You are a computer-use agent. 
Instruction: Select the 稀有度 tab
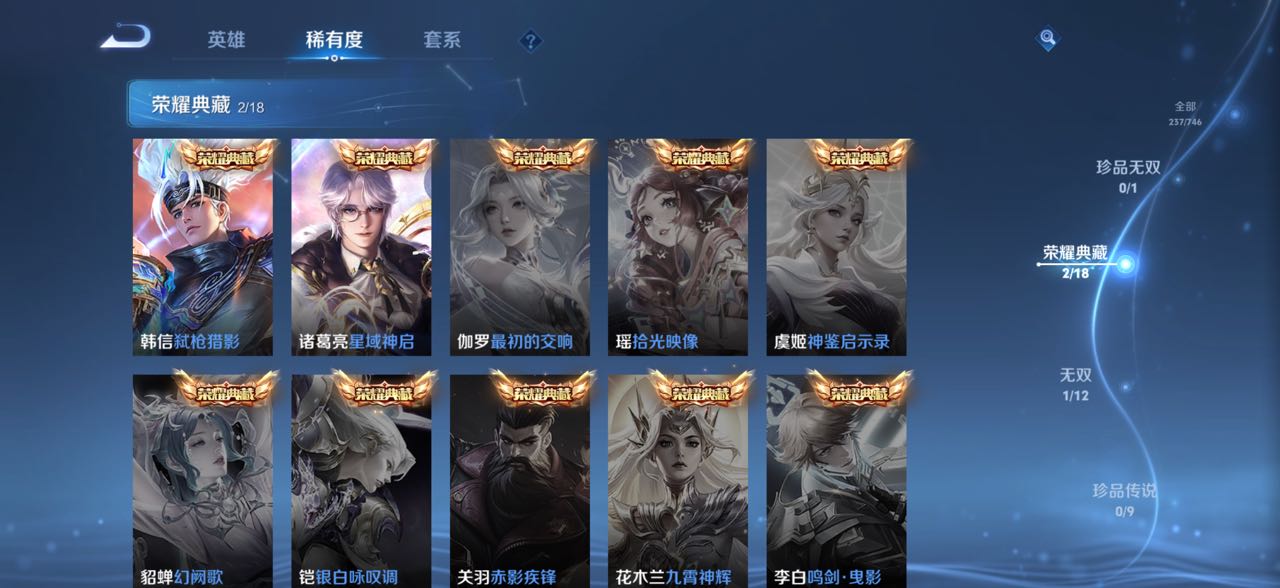(334, 40)
